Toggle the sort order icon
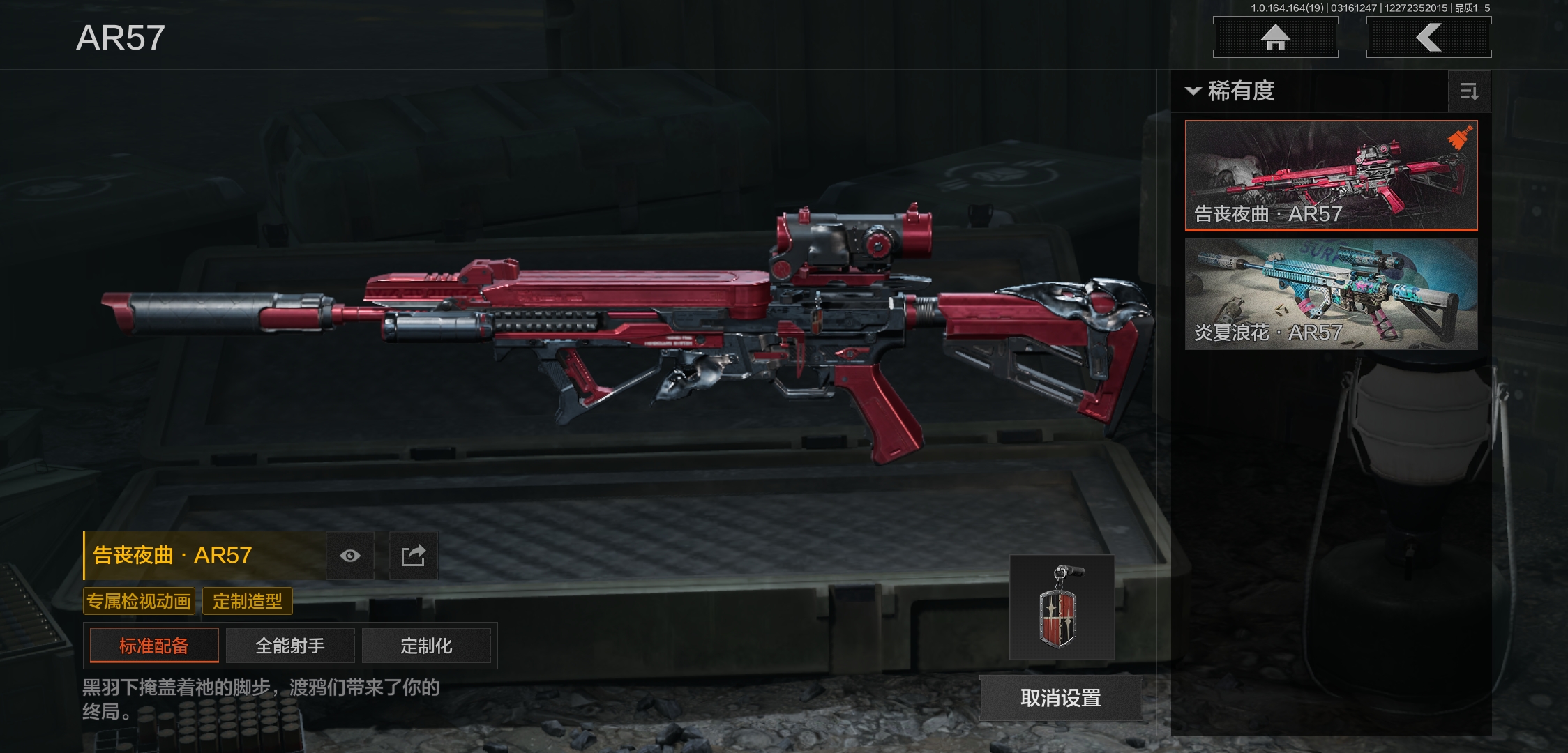Viewport: 1568px width, 753px height. point(1469,91)
